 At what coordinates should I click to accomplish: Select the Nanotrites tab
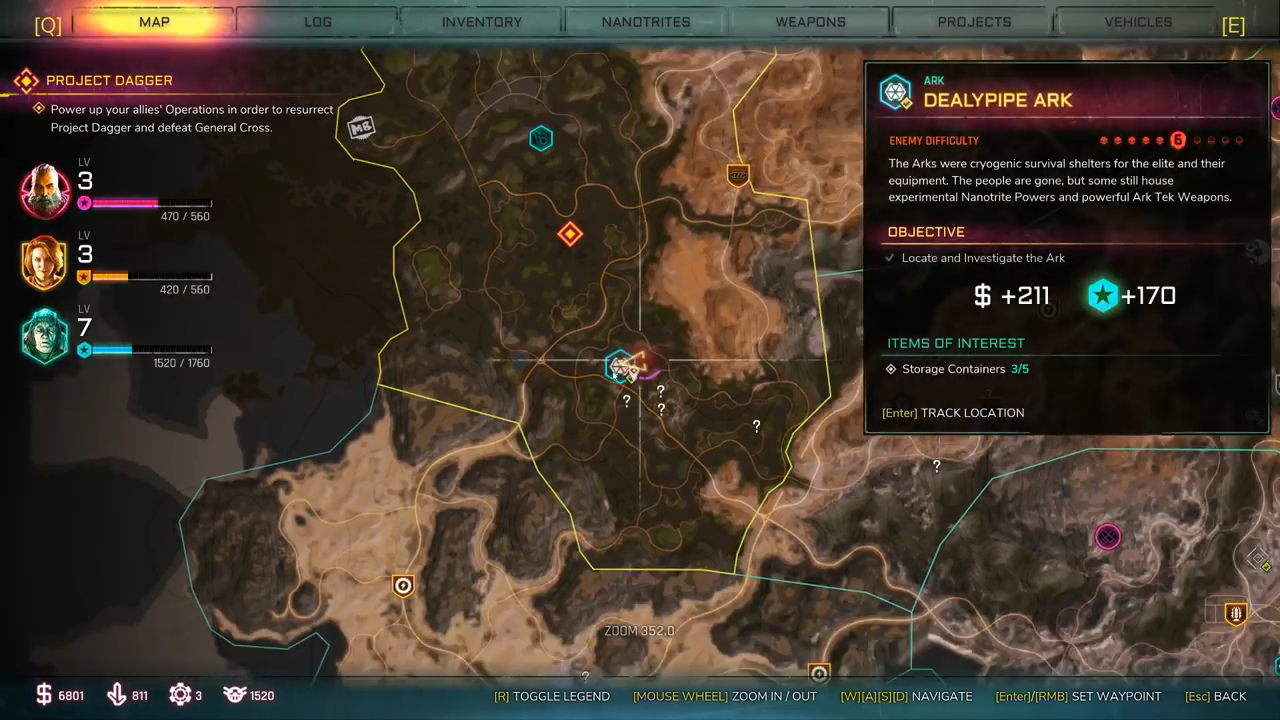[646, 22]
